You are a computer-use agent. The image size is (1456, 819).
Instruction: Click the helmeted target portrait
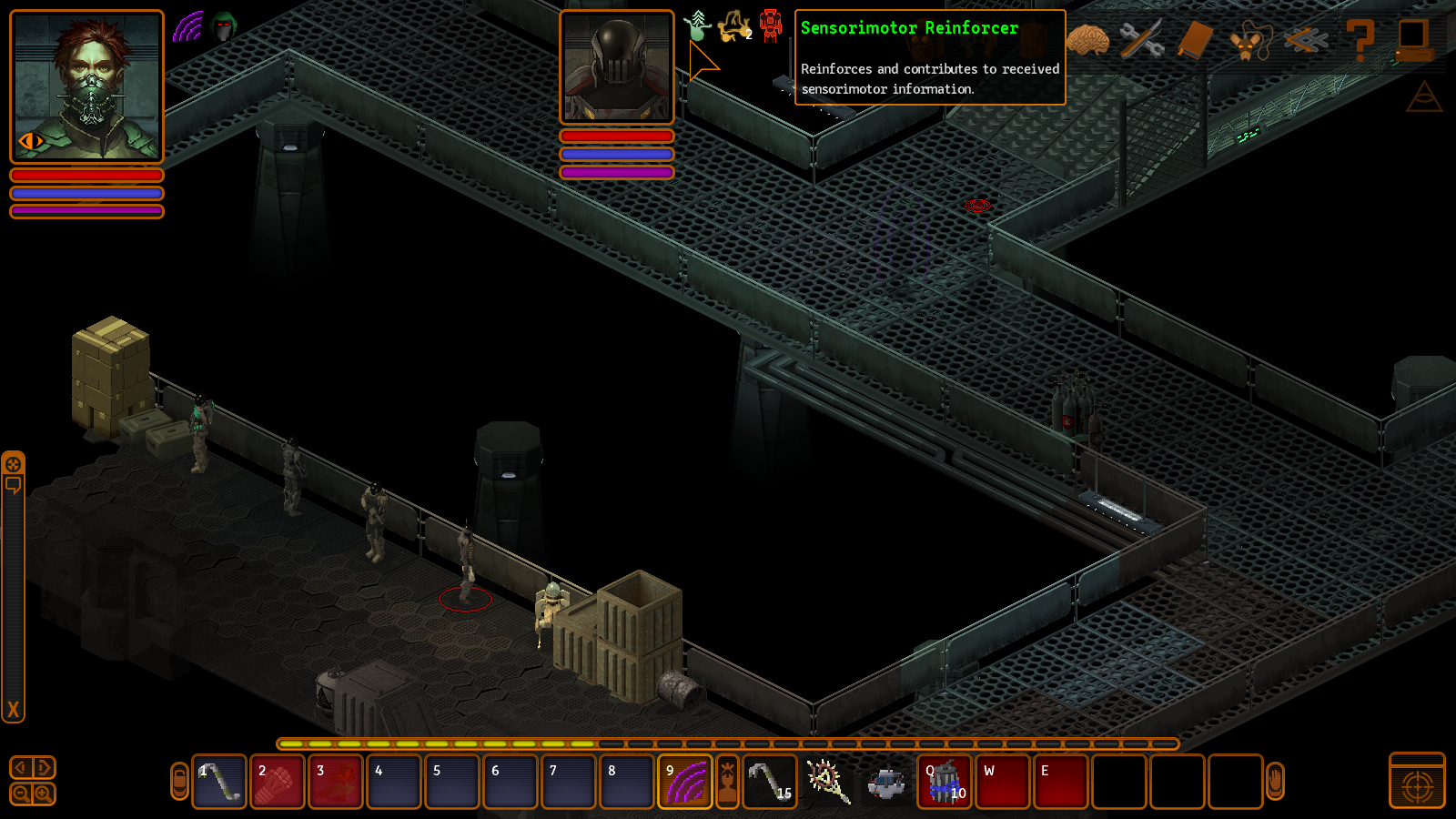[x=616, y=67]
